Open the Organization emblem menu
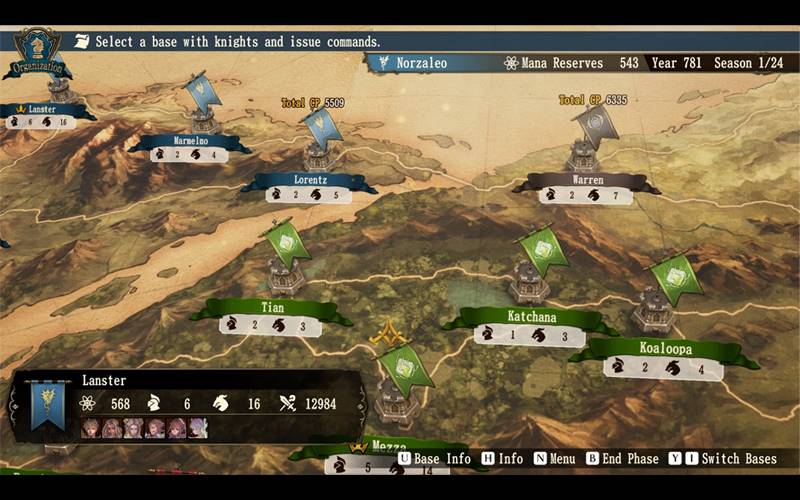 point(37,53)
